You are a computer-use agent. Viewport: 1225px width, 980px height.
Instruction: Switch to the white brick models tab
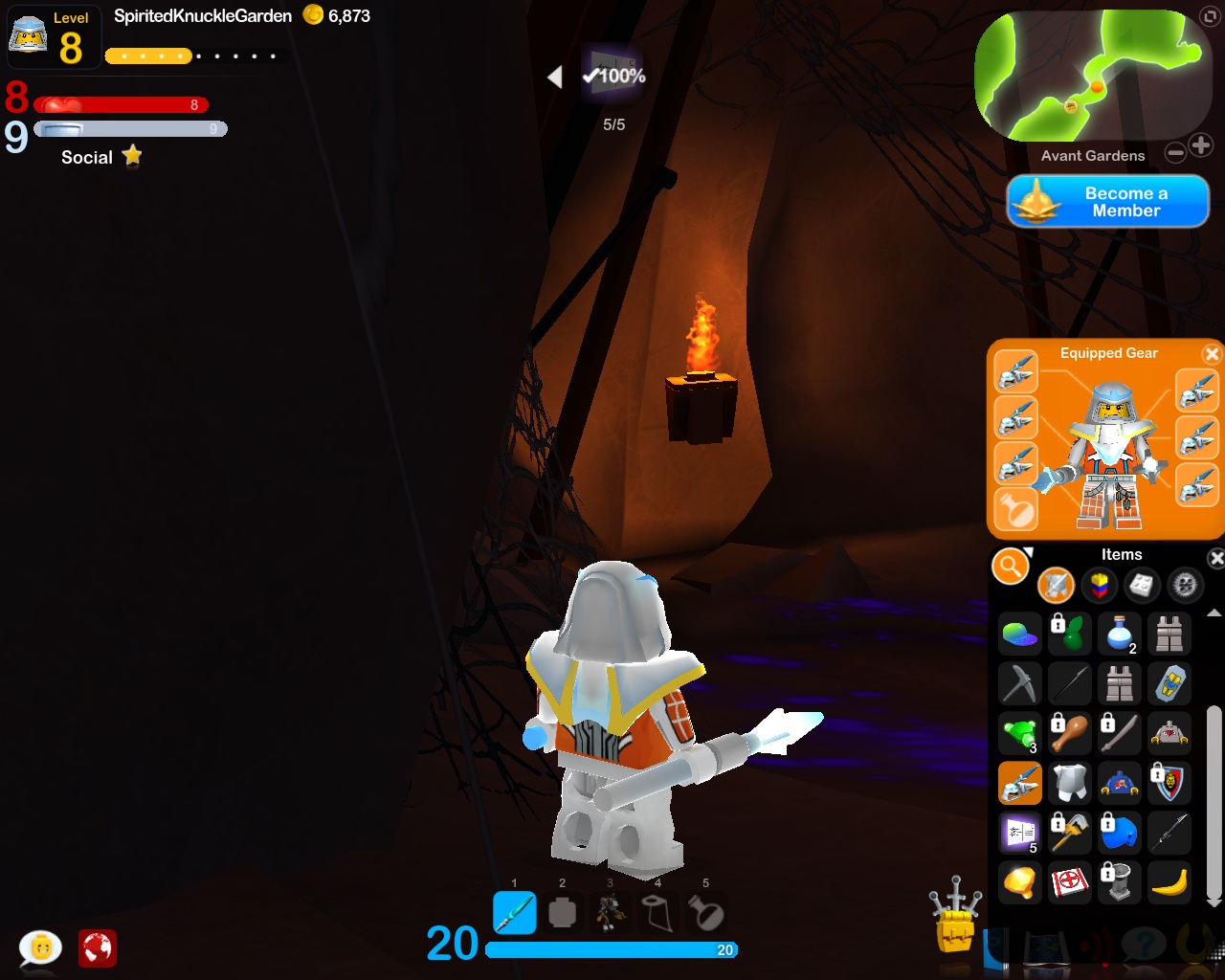click(x=1142, y=585)
